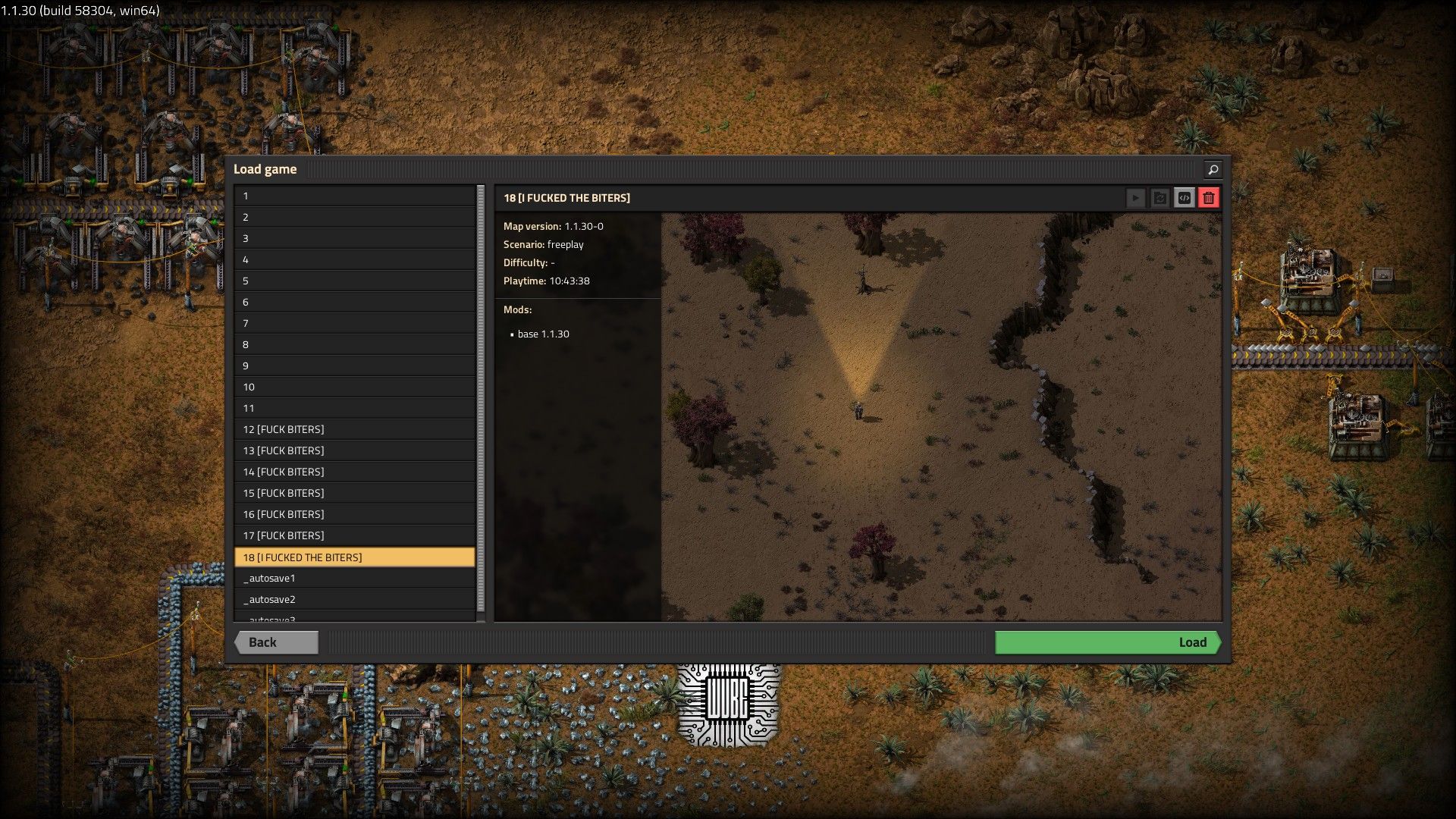Delete save with red trash icon
Image resolution: width=1456 pixels, height=819 pixels.
click(x=1209, y=198)
